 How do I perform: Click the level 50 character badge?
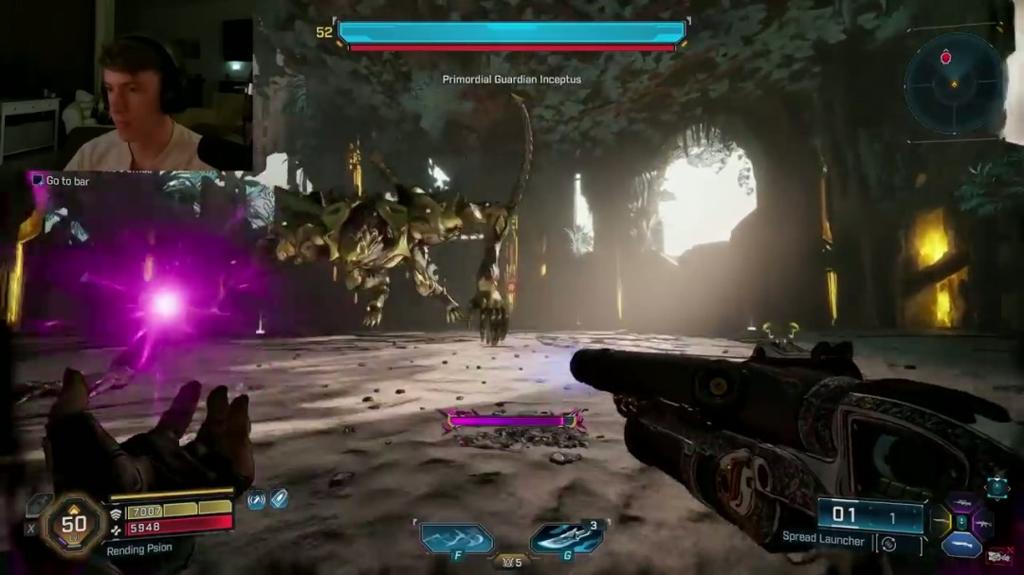pos(73,522)
